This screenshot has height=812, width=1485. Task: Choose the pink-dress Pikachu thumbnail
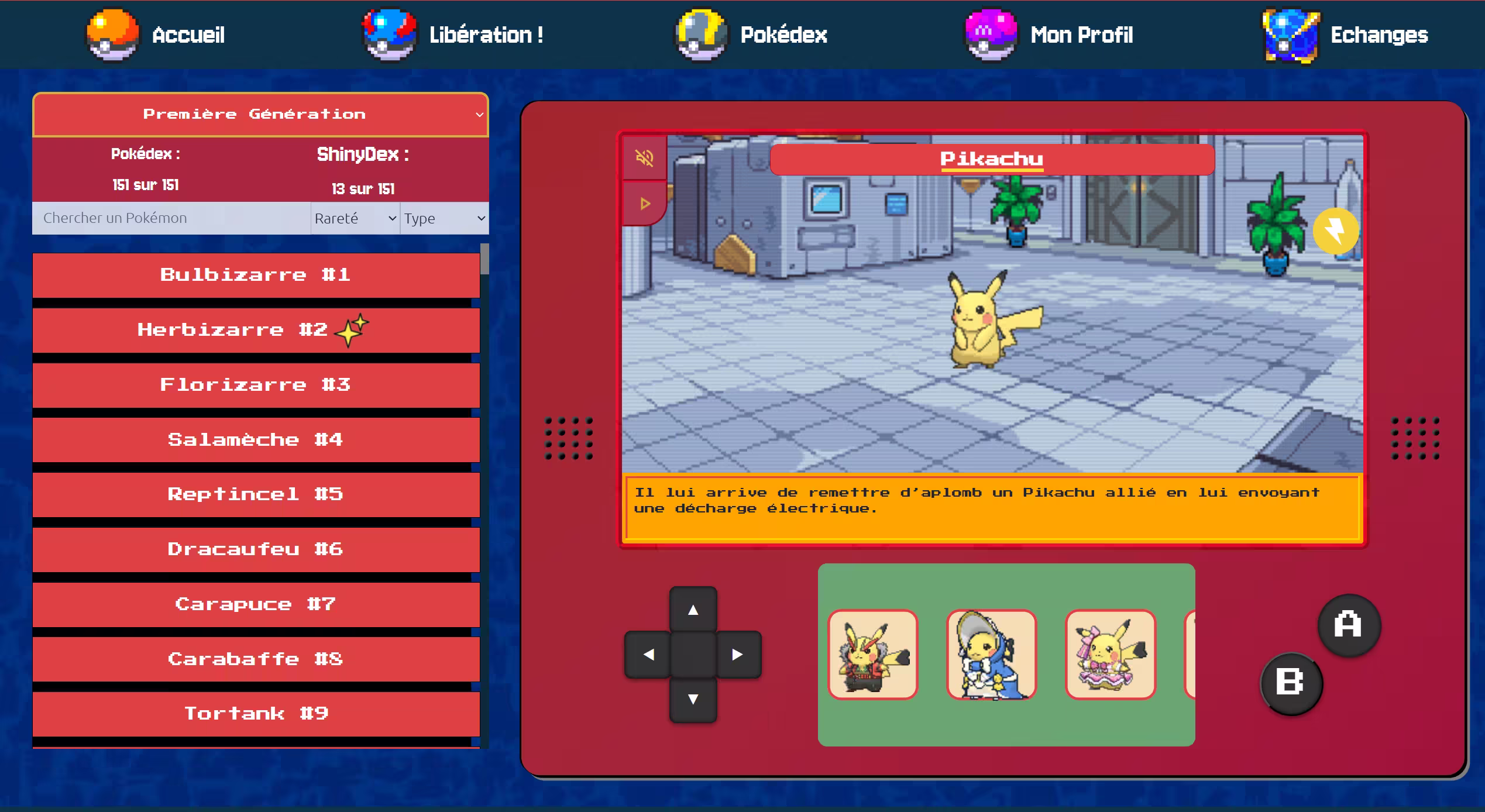tap(1110, 655)
